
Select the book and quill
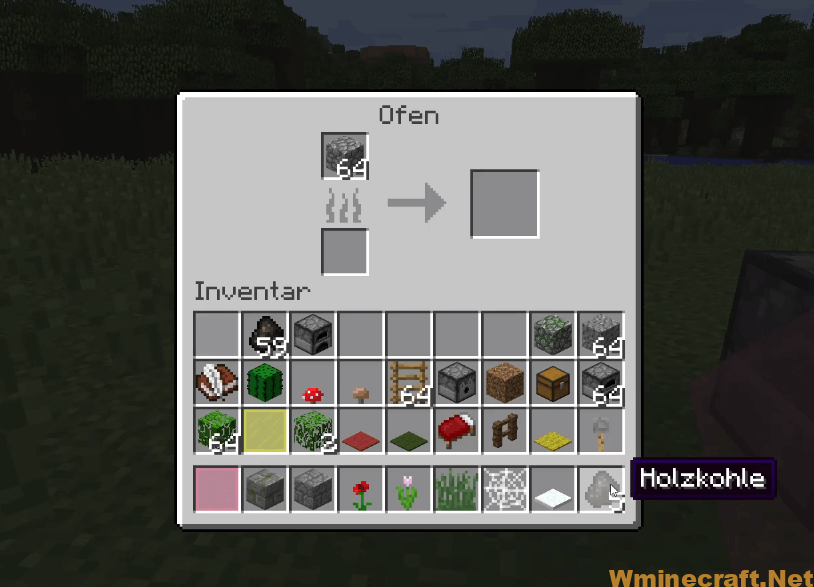218,382
